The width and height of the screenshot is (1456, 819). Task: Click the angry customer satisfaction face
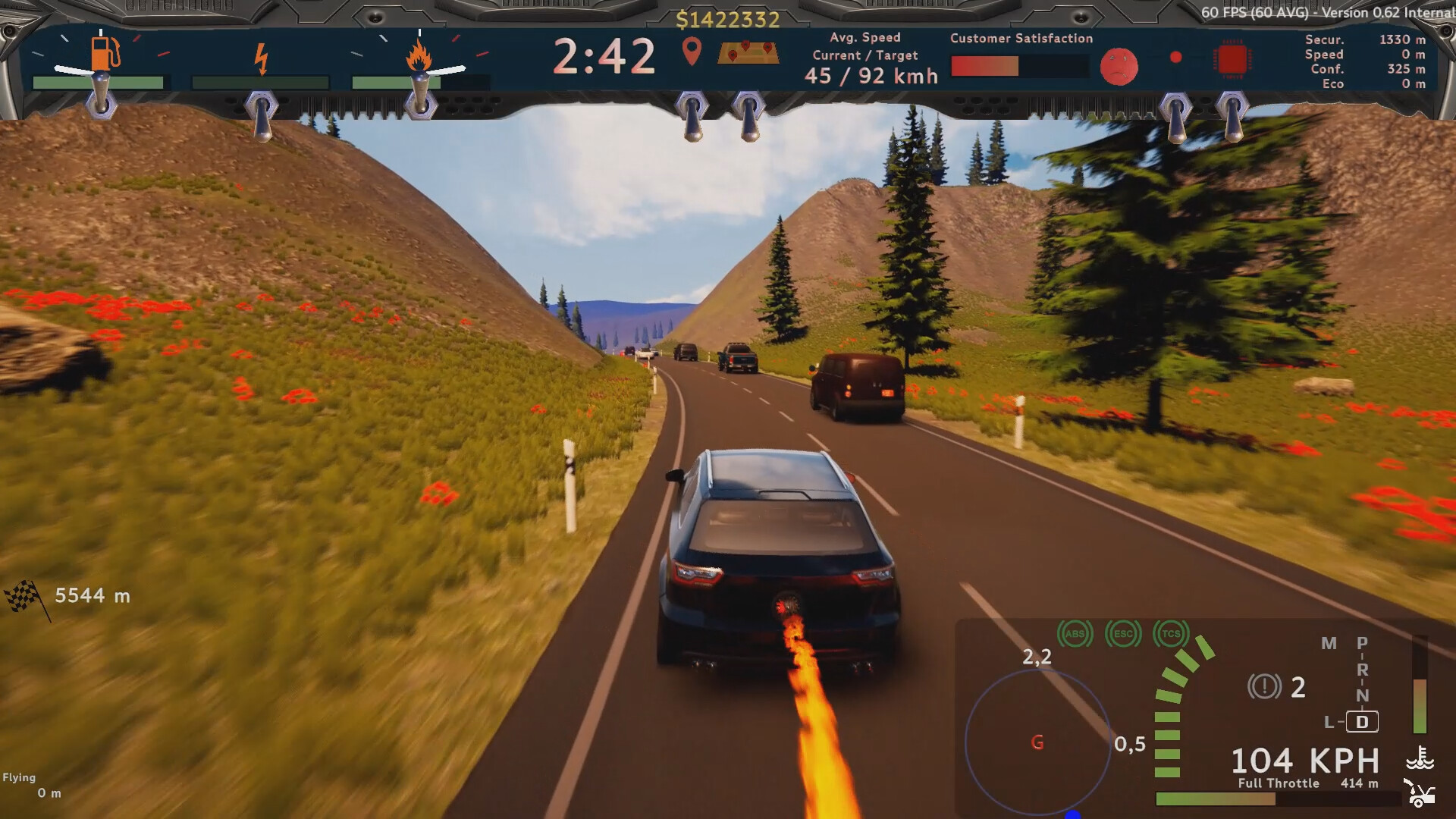coord(1119,67)
